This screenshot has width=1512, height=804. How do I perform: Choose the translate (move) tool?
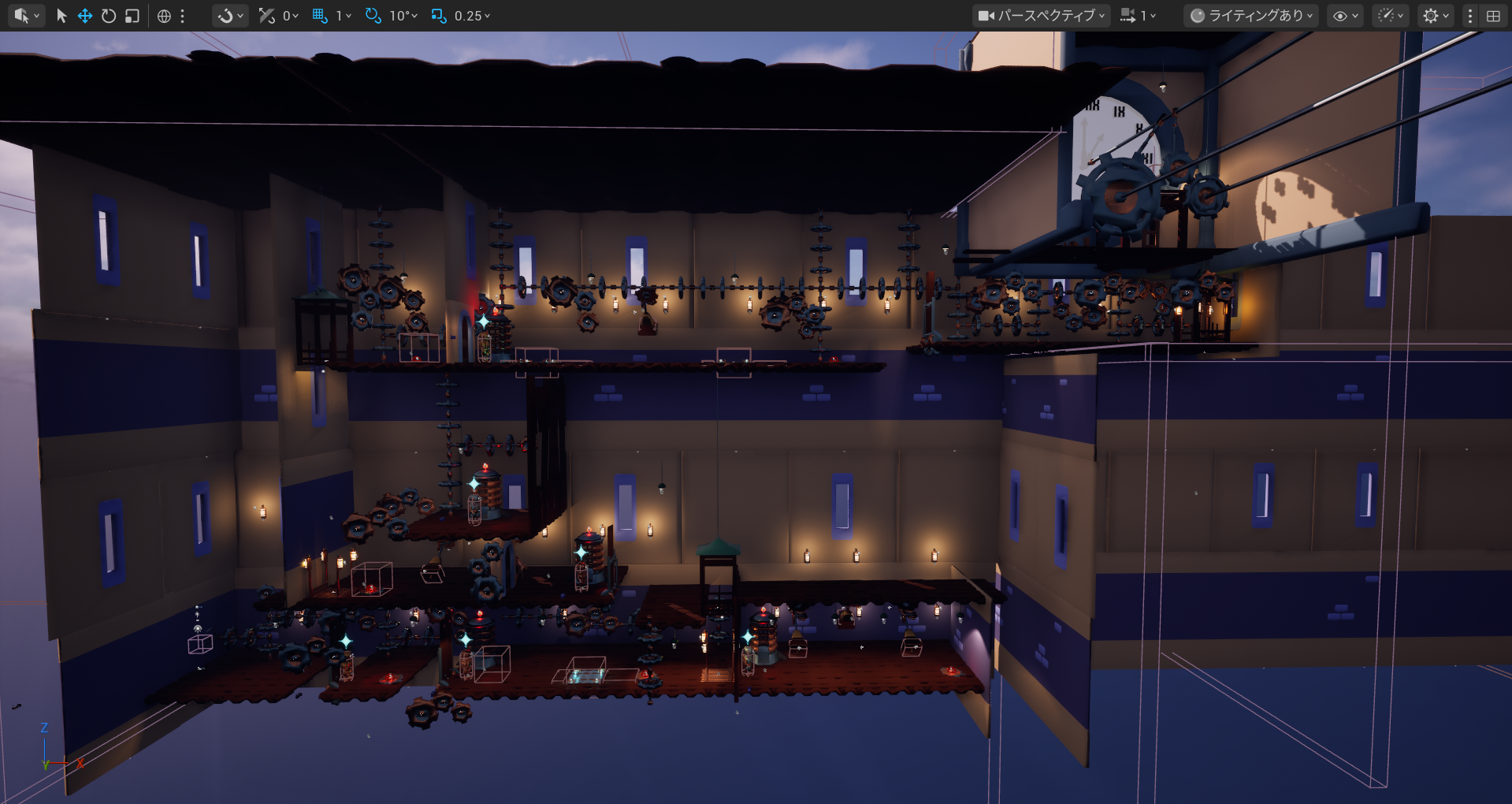(85, 16)
